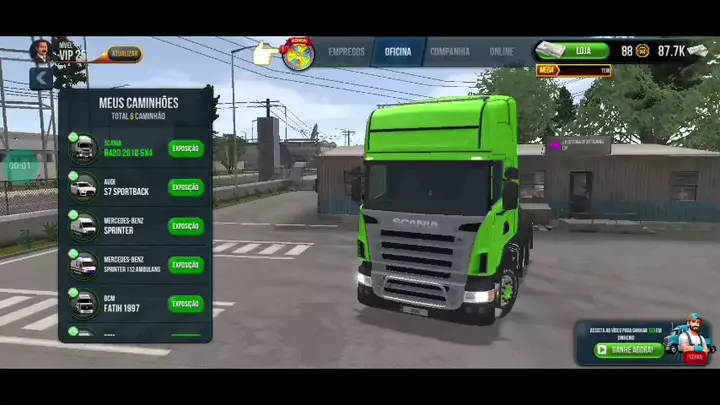
Task: Click Exposição for the Sprinter 112 Ambulans
Action: [x=186, y=265]
